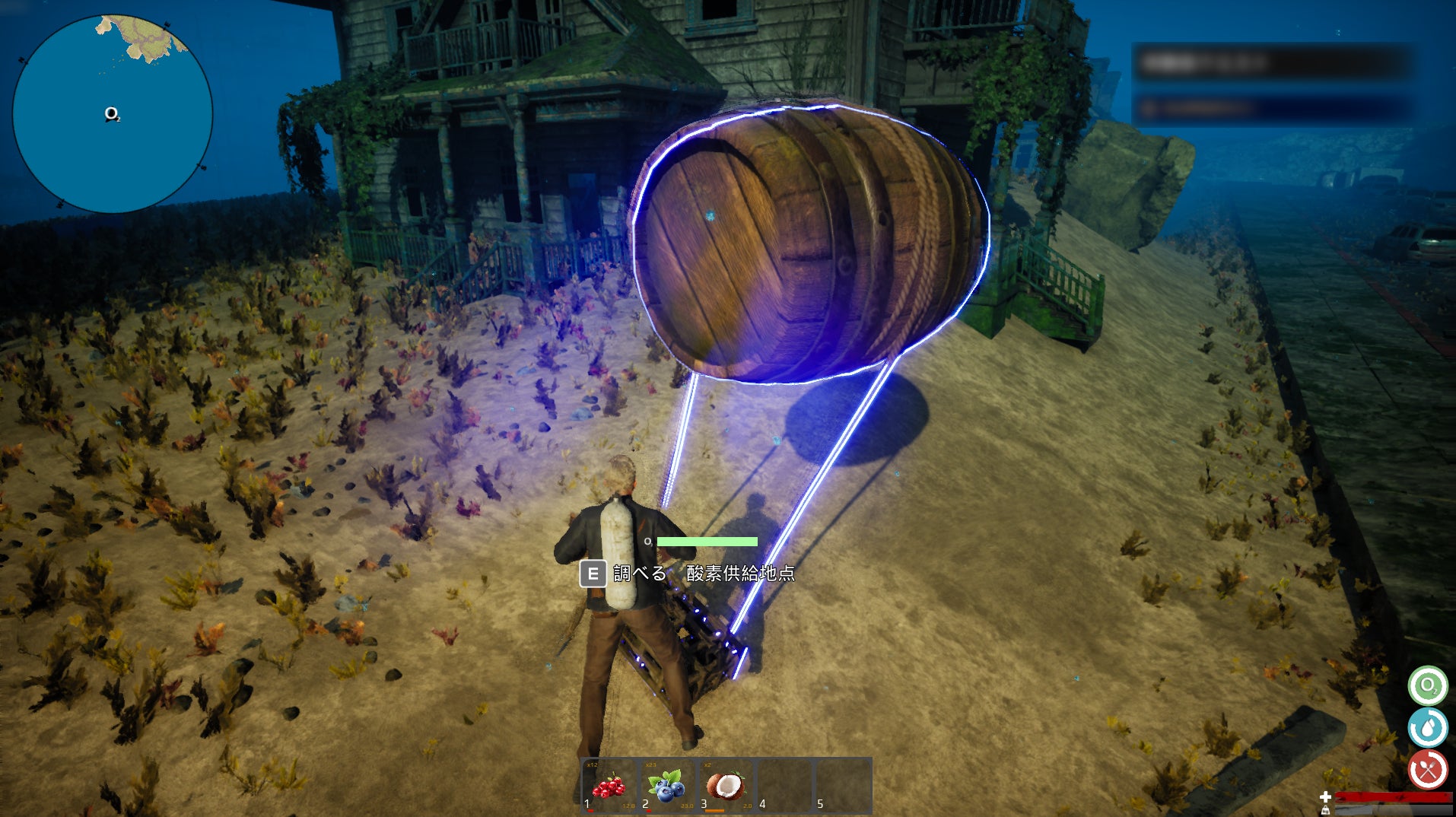
Task: Select the red berries in hotbar slot 1
Action: (x=609, y=786)
